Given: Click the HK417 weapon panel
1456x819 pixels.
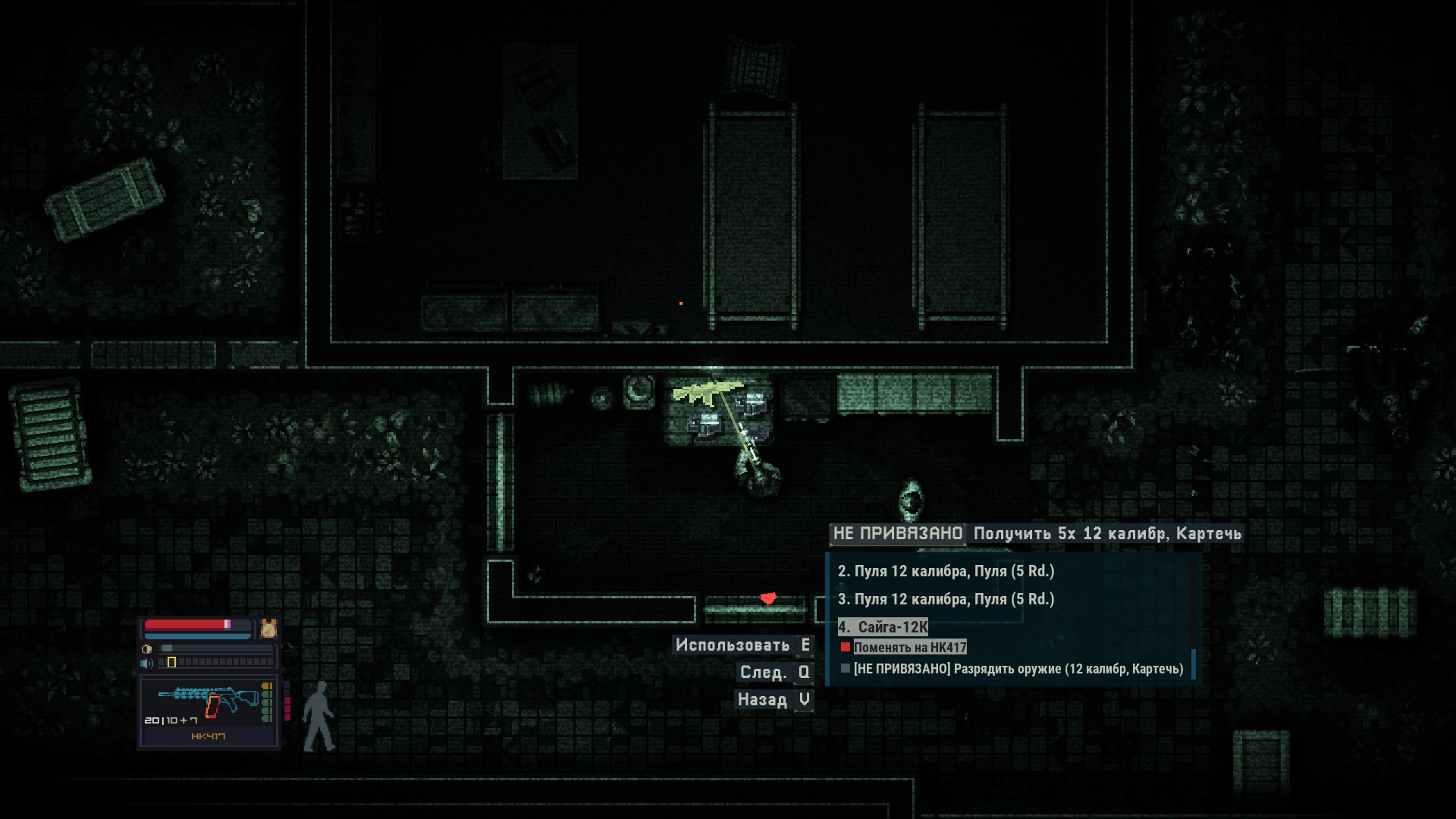Looking at the screenshot, I should pyautogui.click(x=209, y=711).
